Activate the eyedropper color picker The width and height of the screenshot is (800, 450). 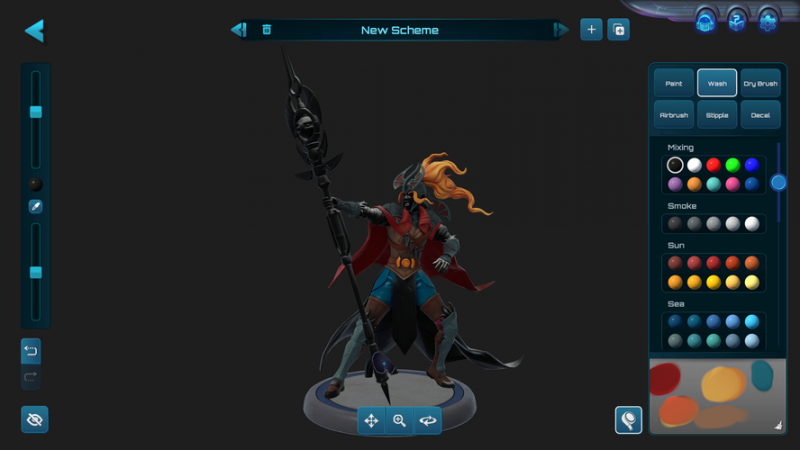[x=35, y=207]
